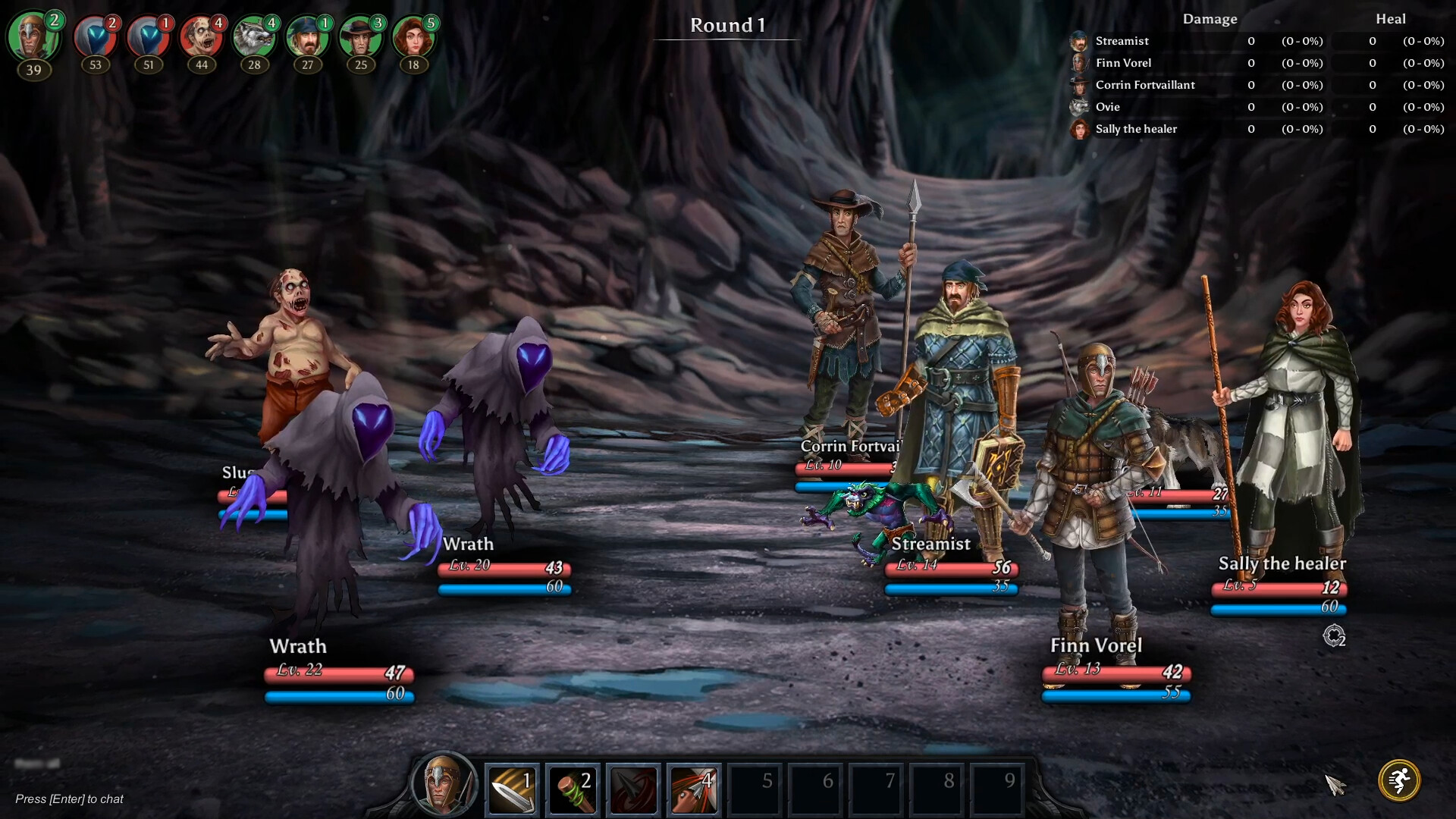Click Corrin Fortvaillant's name in the panel
1456x819 pixels.
click(x=1144, y=85)
